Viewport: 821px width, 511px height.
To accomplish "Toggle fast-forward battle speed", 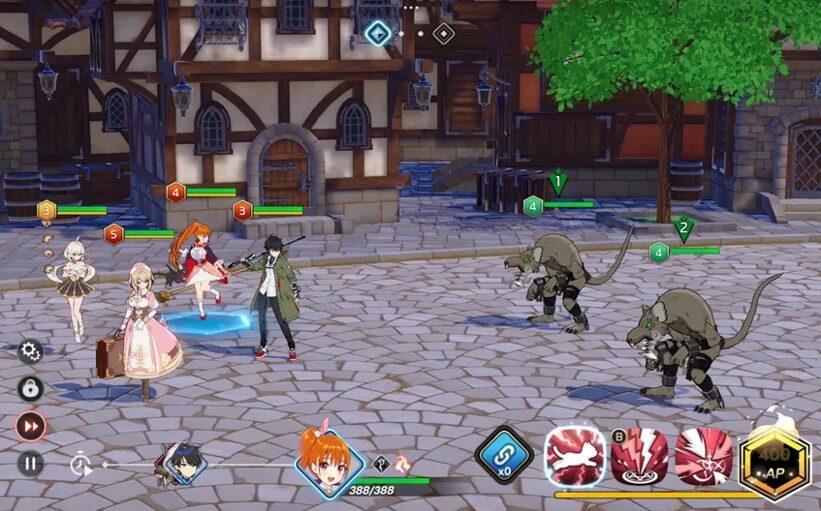I will click(30, 426).
